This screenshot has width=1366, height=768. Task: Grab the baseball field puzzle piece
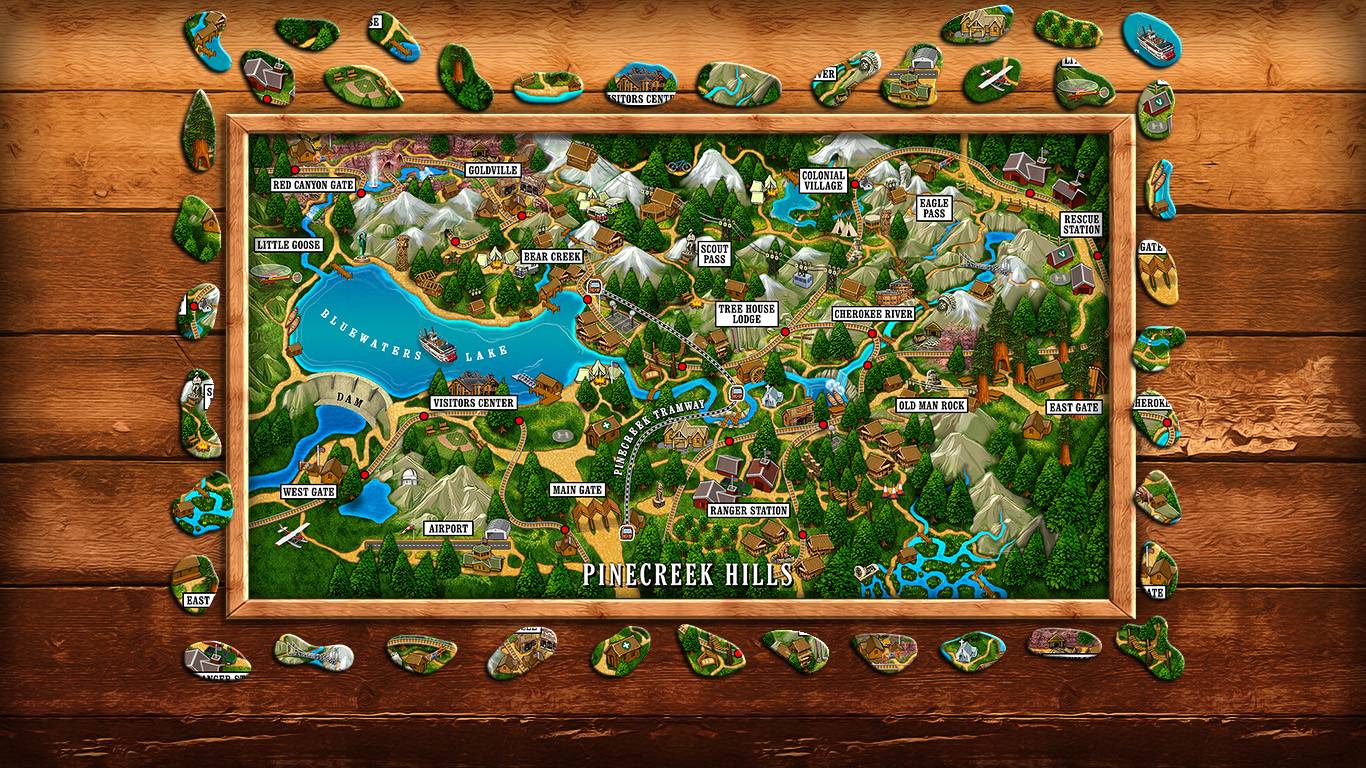tap(362, 86)
